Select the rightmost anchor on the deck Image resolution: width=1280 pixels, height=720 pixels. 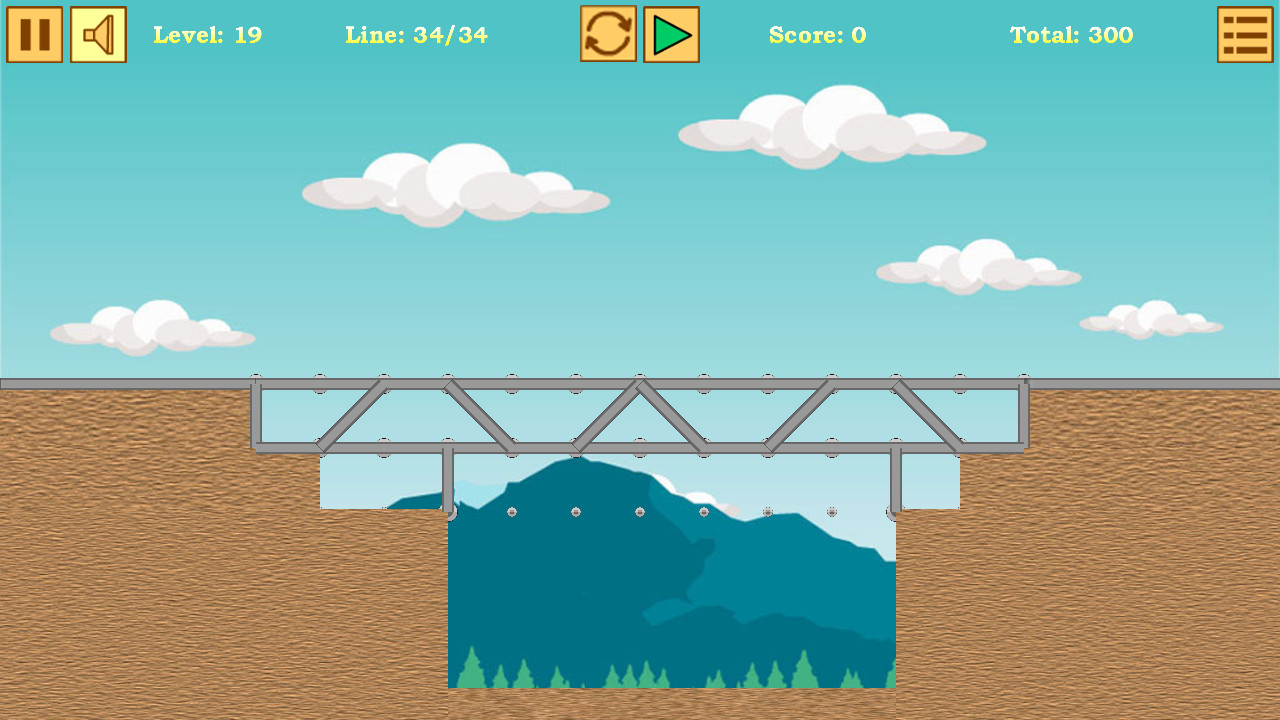tap(1023, 379)
